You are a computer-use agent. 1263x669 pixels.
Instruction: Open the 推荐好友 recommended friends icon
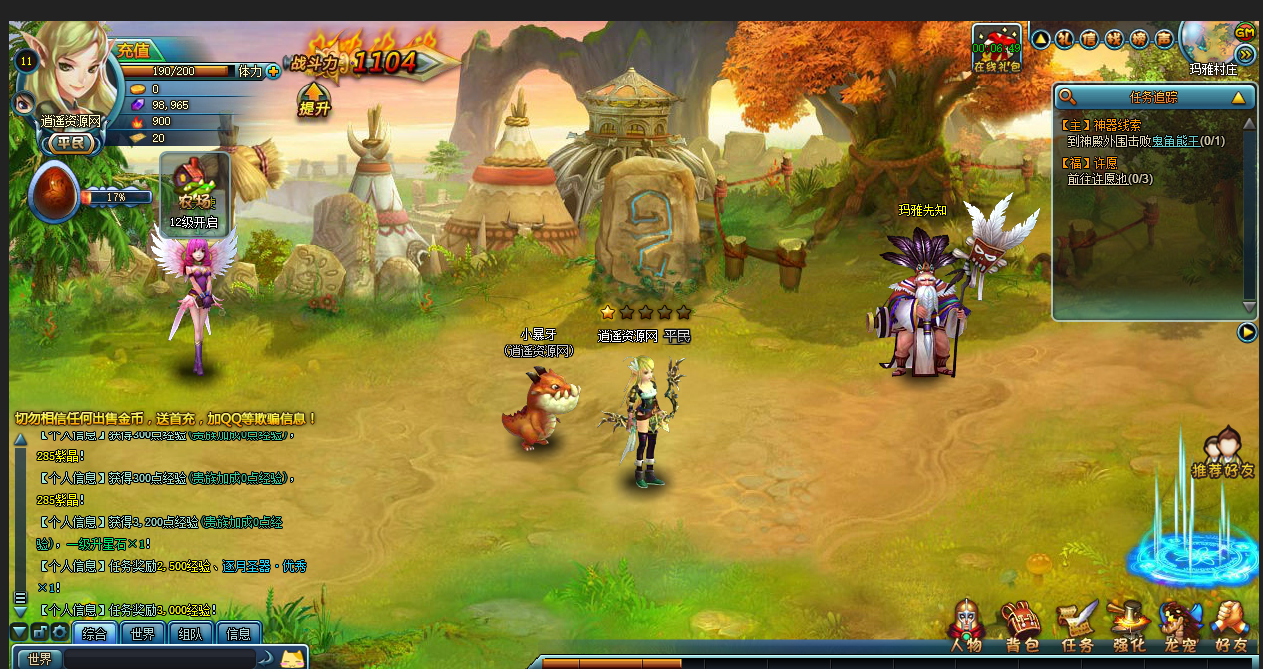pos(1223,455)
